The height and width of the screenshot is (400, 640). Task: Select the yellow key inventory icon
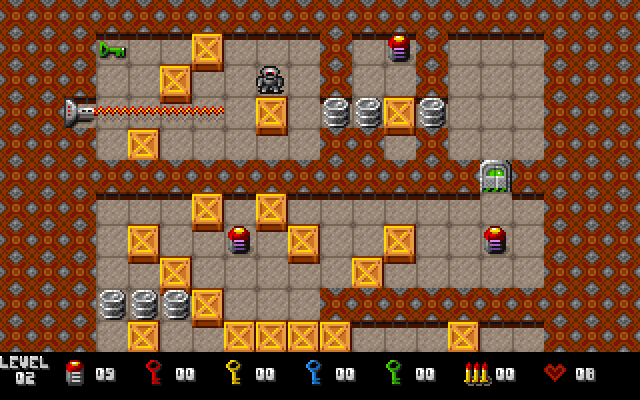pos(234,373)
